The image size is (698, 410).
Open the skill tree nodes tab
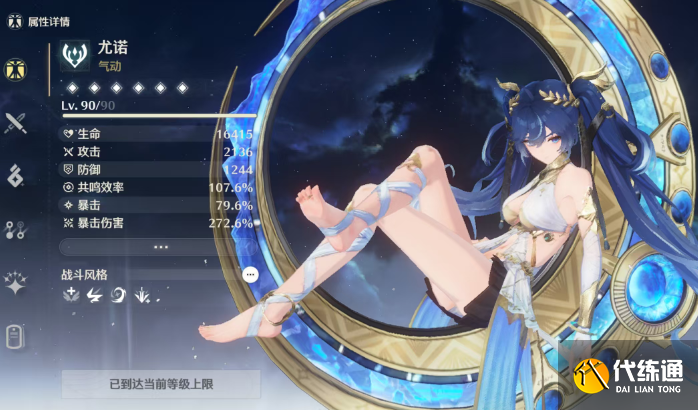[16, 230]
